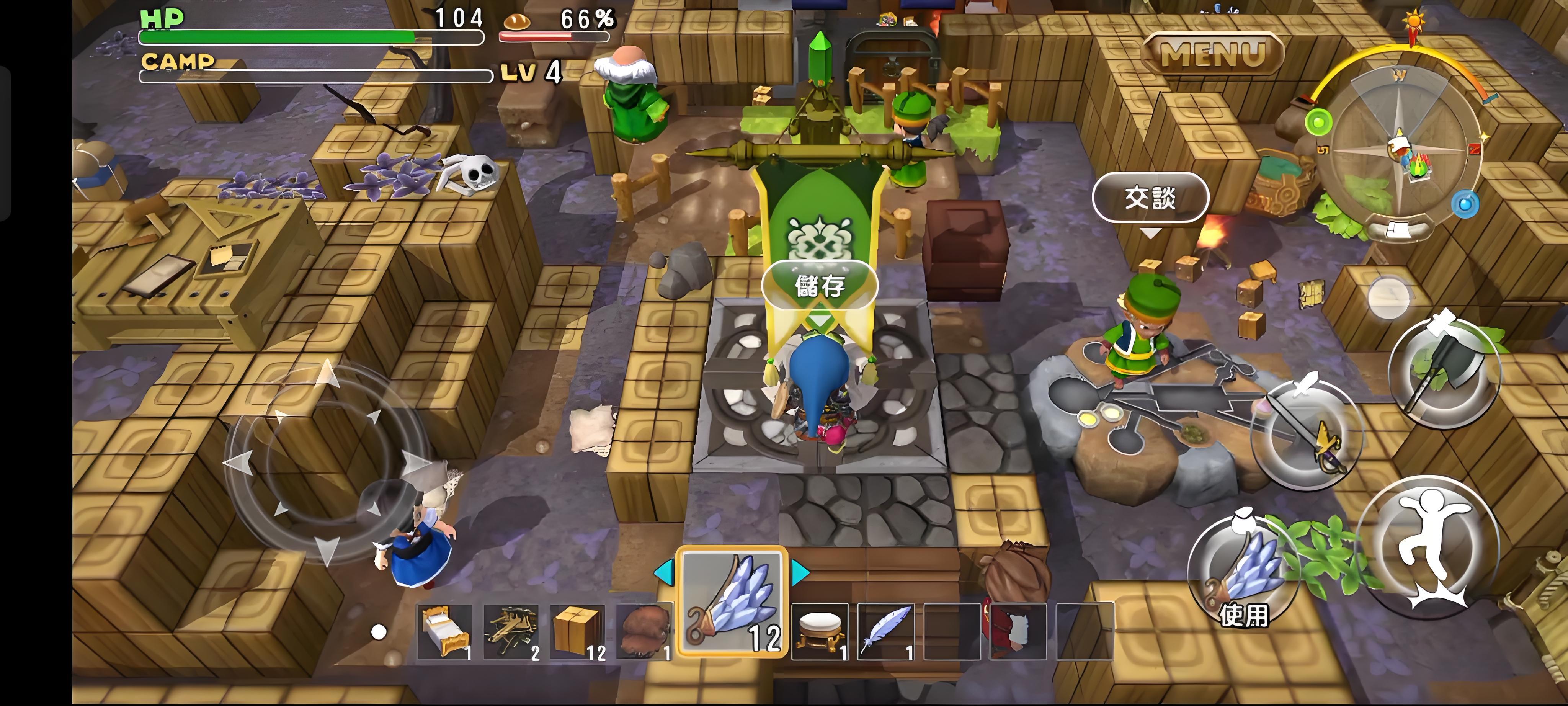Tap the green ring beside the compass
The image size is (1568, 706).
(x=1318, y=123)
